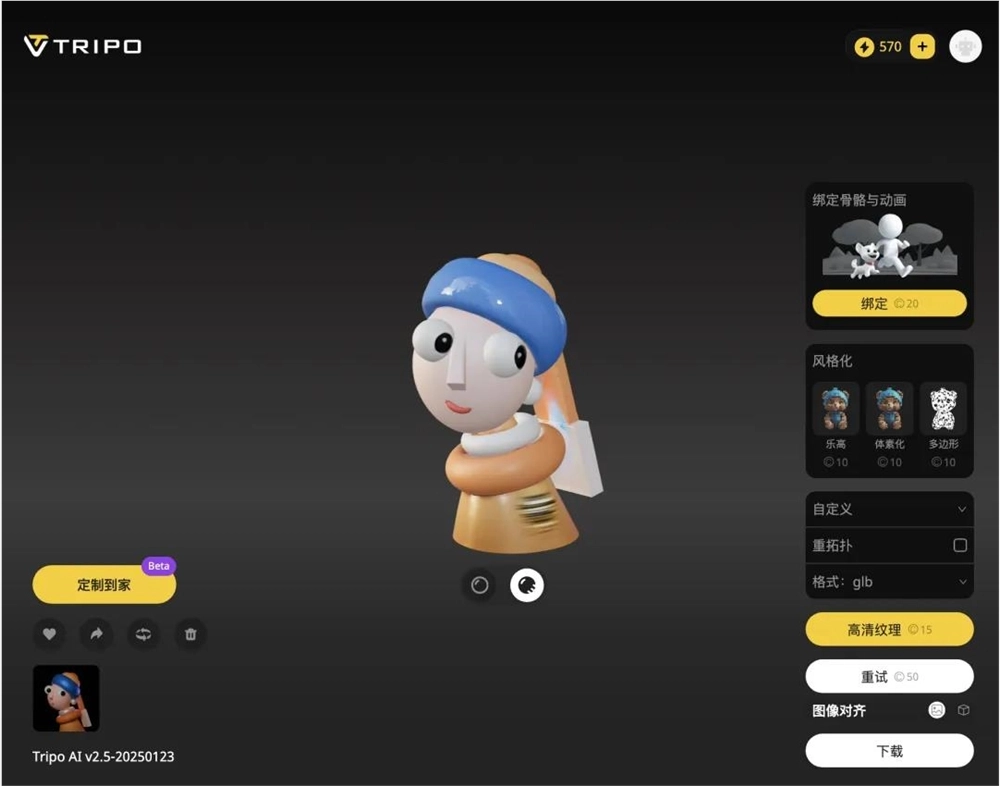Screen dimensions: 1000x786
Task: Share the model via the arrow icon
Action: click(x=96, y=634)
